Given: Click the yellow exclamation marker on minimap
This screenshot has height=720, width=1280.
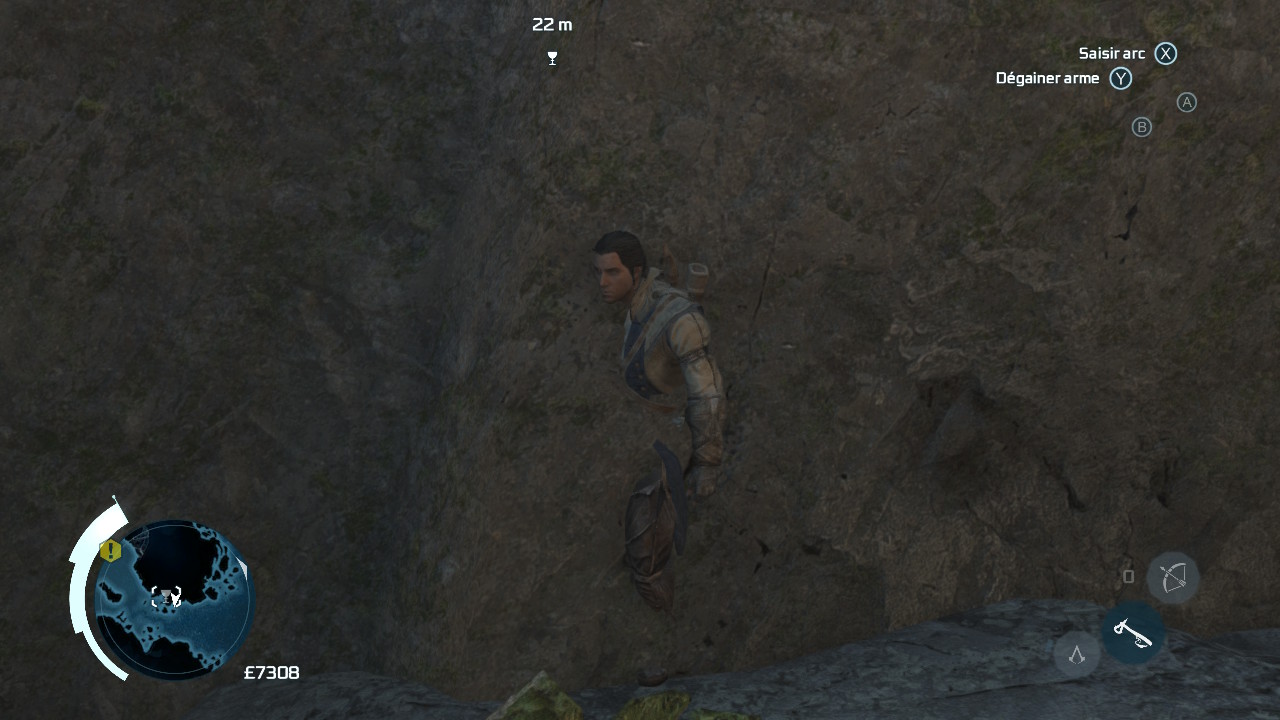Looking at the screenshot, I should (x=110, y=551).
